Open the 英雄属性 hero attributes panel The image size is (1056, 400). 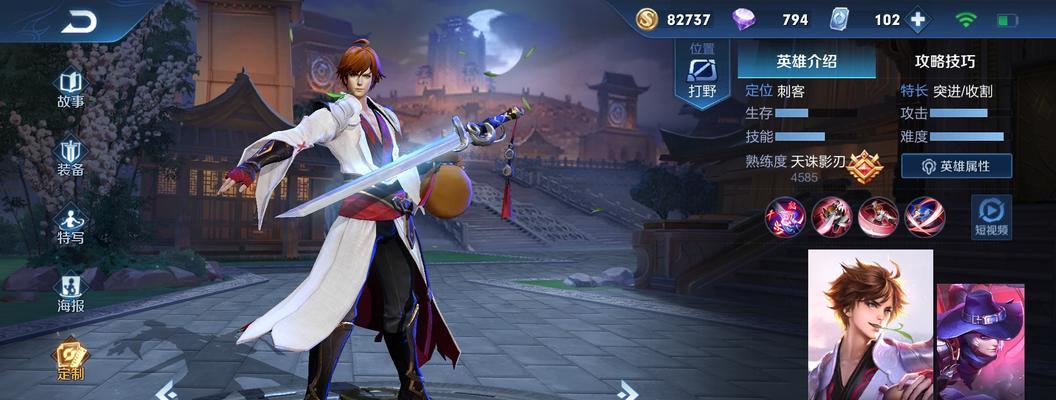pyautogui.click(x=956, y=166)
